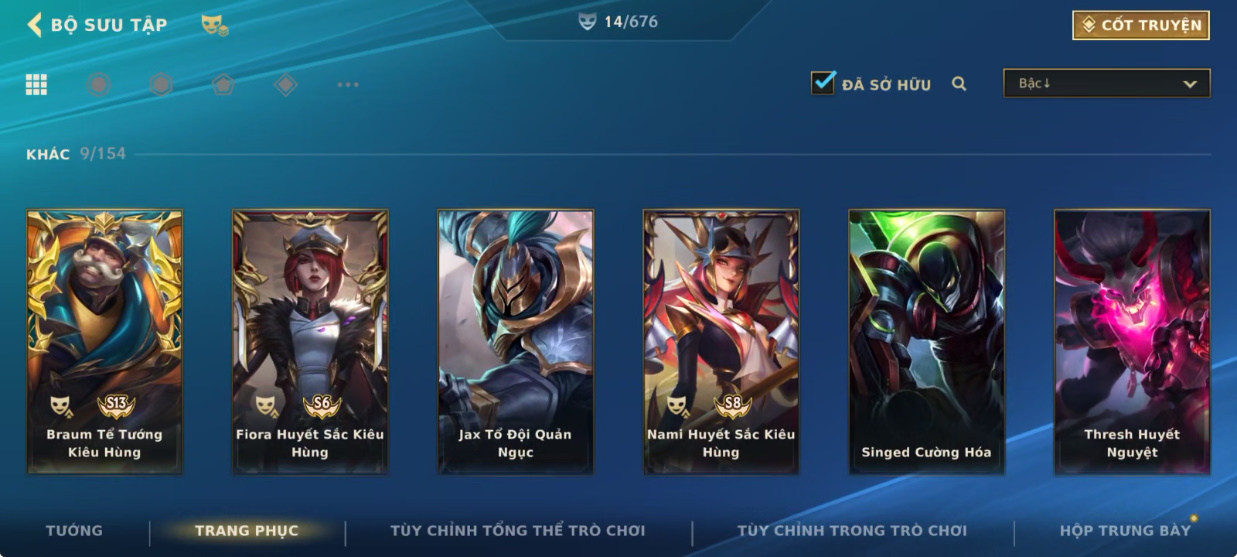Viewport: 1237px width, 557px height.
Task: Open the Cốt Truyện button
Action: click(1140, 25)
